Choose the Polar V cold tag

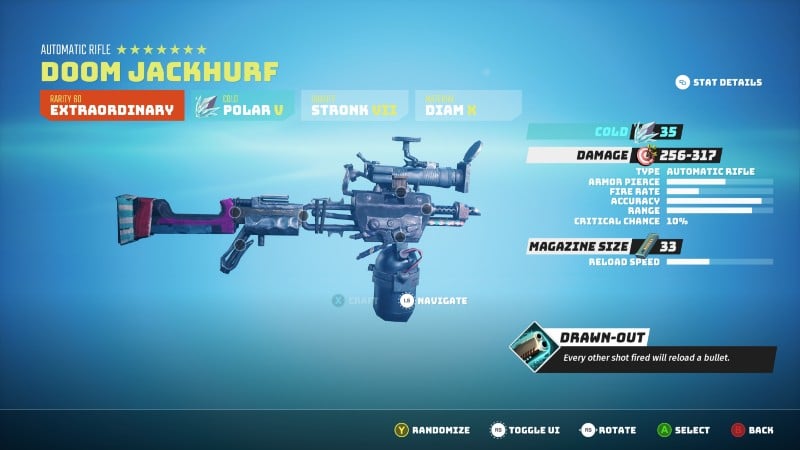[x=245, y=106]
